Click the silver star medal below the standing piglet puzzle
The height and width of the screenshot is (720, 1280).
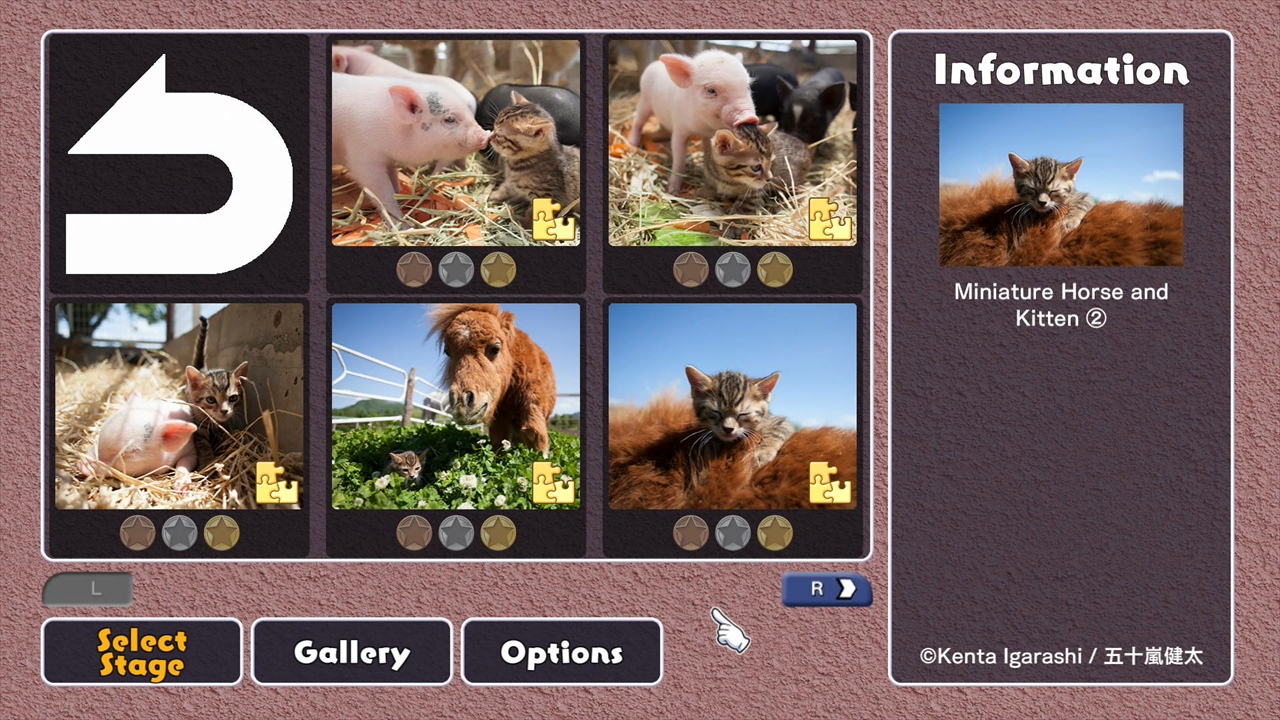(733, 268)
